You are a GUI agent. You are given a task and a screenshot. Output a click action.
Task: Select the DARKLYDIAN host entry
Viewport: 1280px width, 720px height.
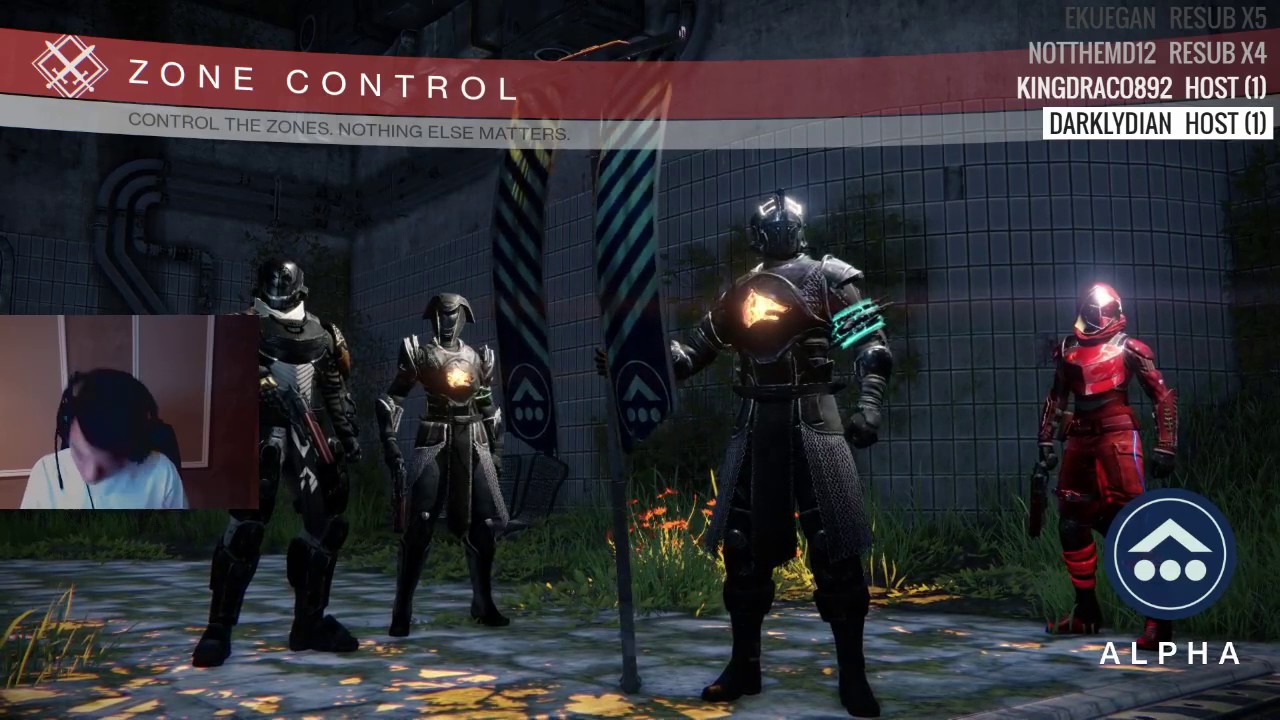point(1157,124)
